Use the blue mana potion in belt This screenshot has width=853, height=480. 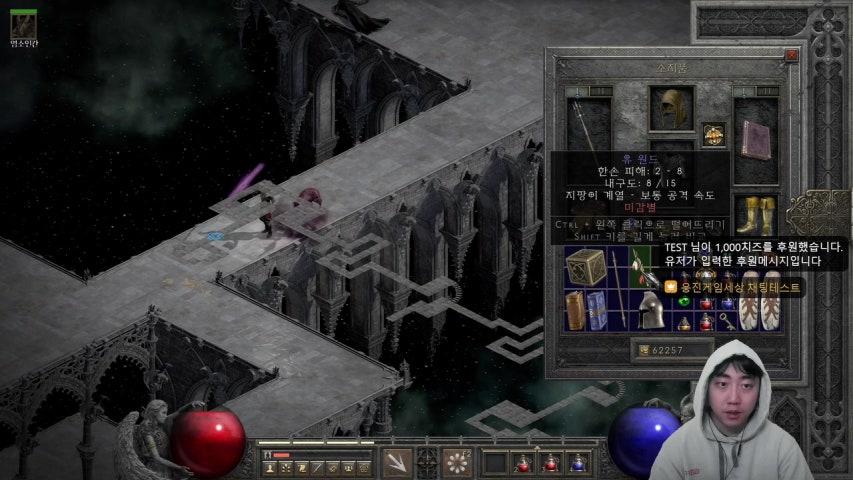578,462
